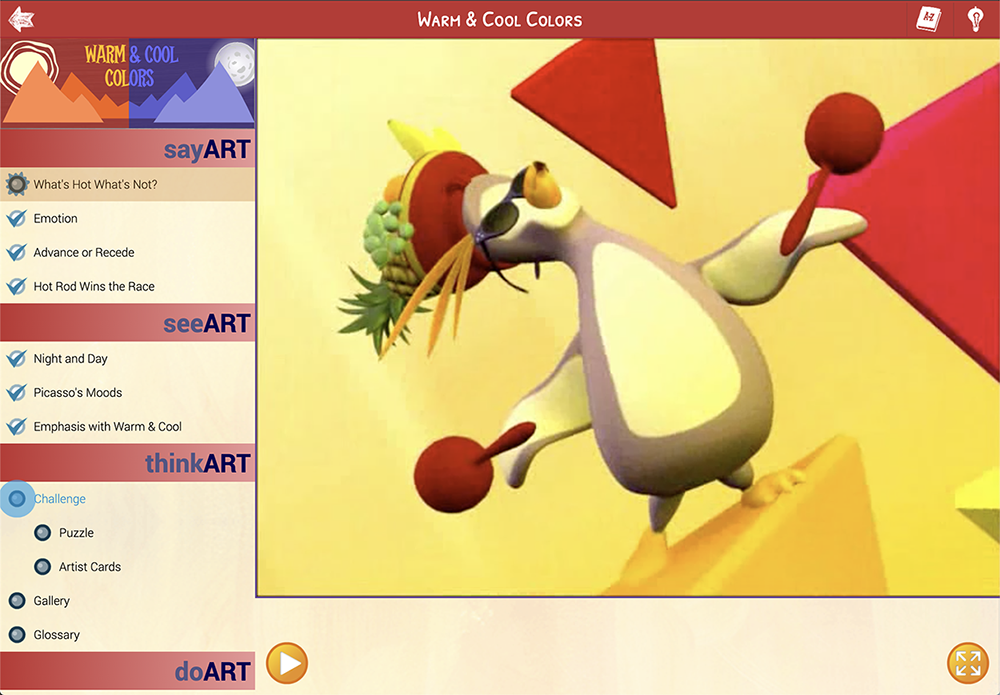Select the Puzzle activity
Screen dimensions: 1000x695
pos(76,533)
